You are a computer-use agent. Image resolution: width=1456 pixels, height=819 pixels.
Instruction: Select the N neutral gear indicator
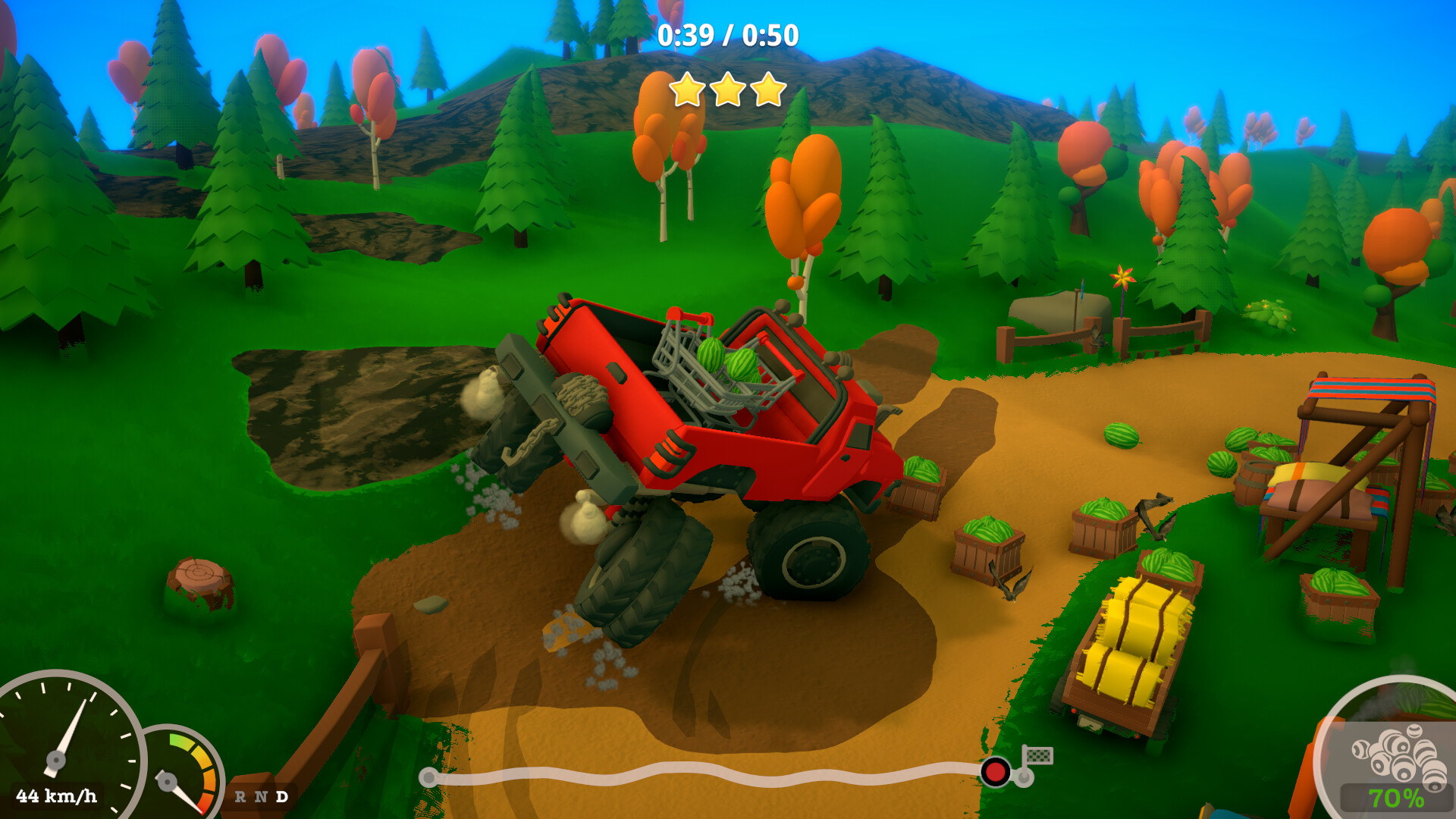[262, 795]
